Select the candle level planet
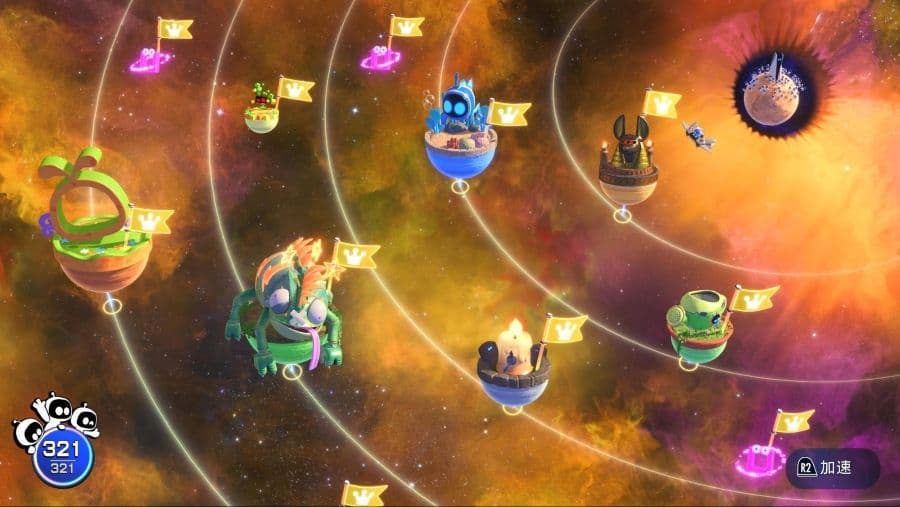900x507 pixels. tap(514, 361)
